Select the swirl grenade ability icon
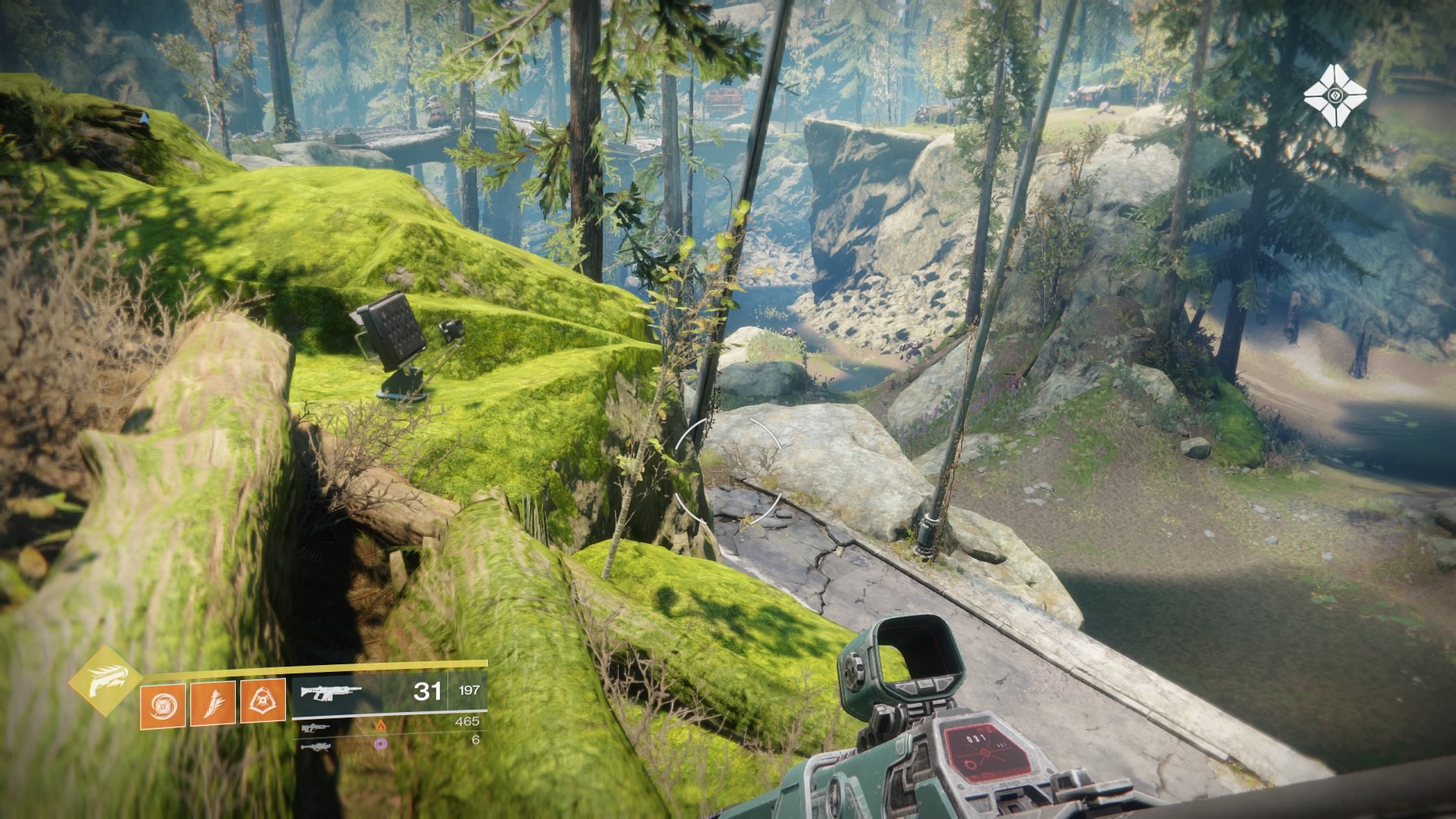This screenshot has width=1456, height=819. [162, 704]
